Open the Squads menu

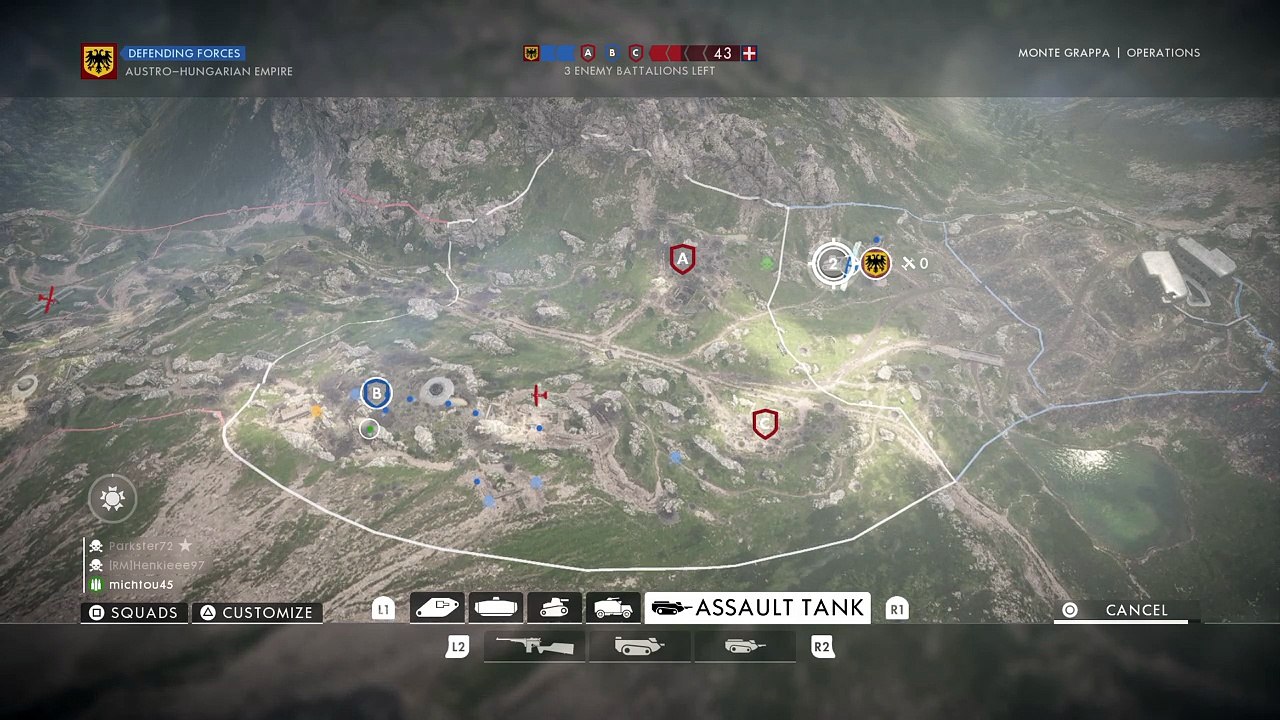click(134, 613)
